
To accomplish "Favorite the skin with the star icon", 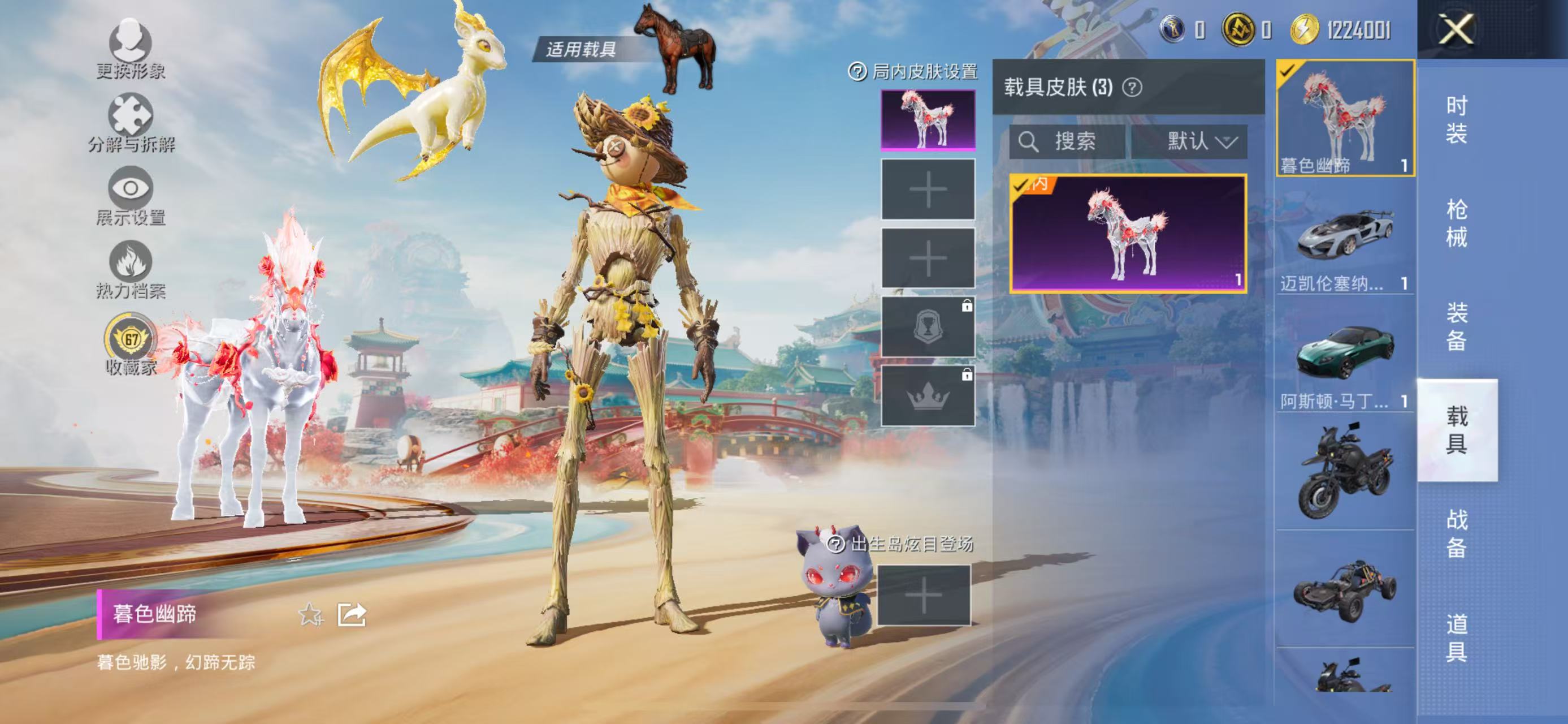I will (x=311, y=614).
